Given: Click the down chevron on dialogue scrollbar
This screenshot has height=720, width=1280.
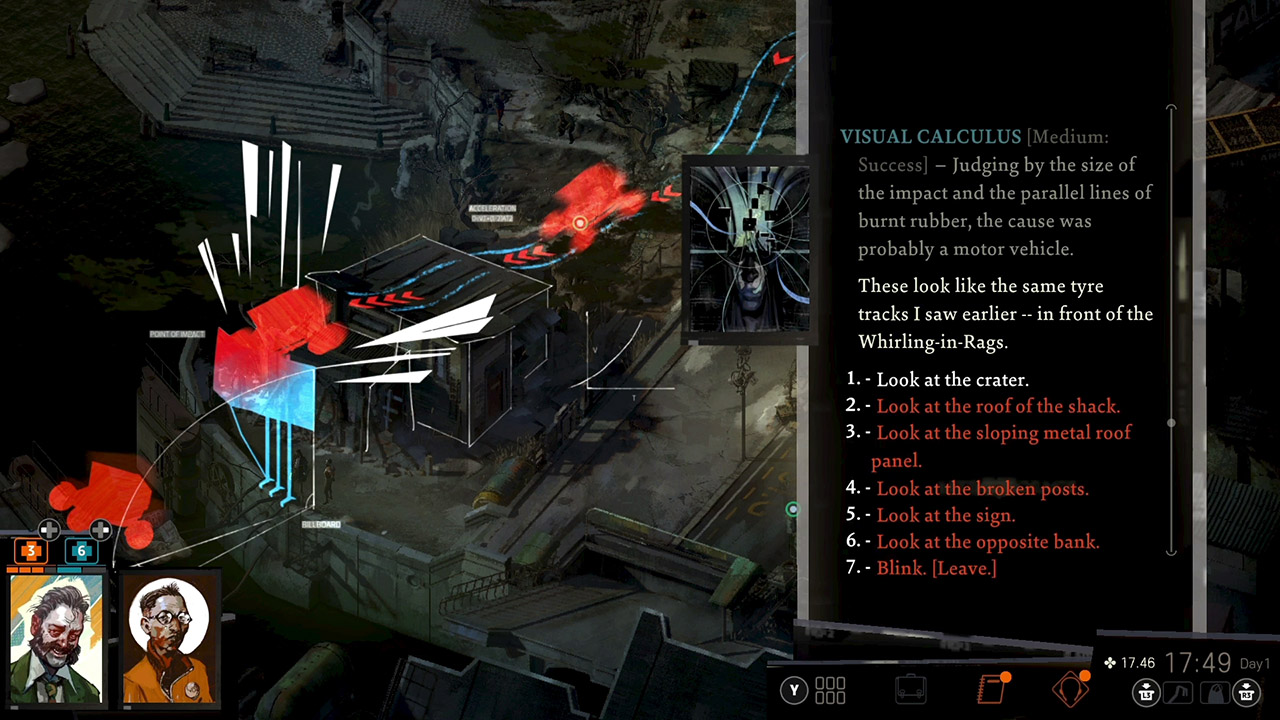Looking at the screenshot, I should coord(1170,553).
